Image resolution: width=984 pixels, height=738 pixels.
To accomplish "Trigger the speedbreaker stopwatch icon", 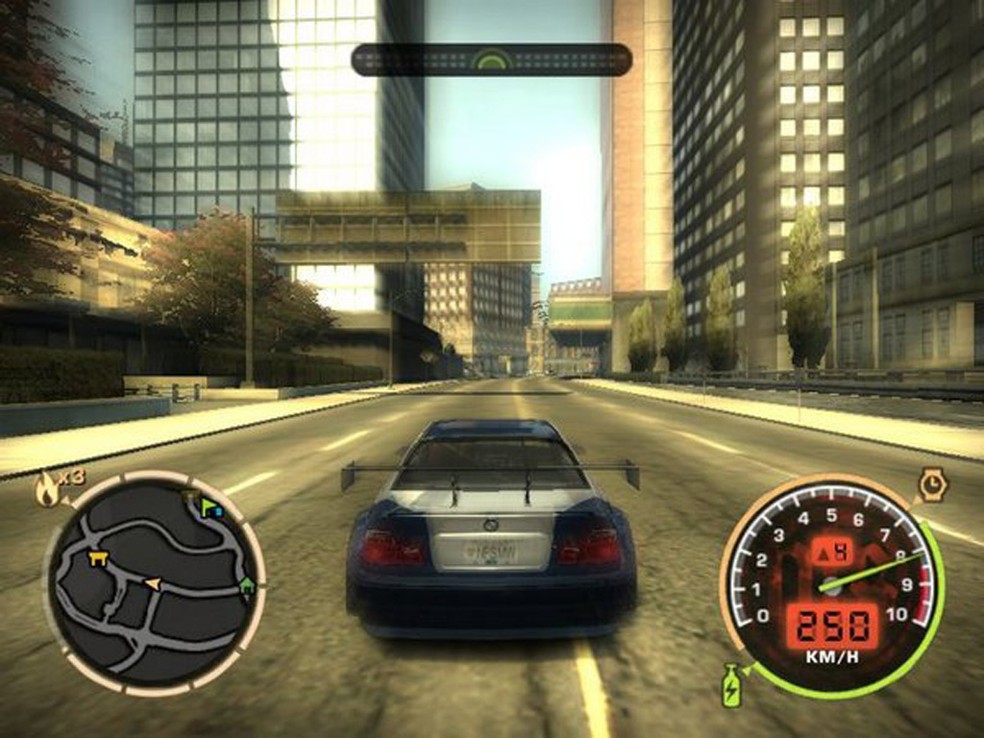I will point(932,486).
